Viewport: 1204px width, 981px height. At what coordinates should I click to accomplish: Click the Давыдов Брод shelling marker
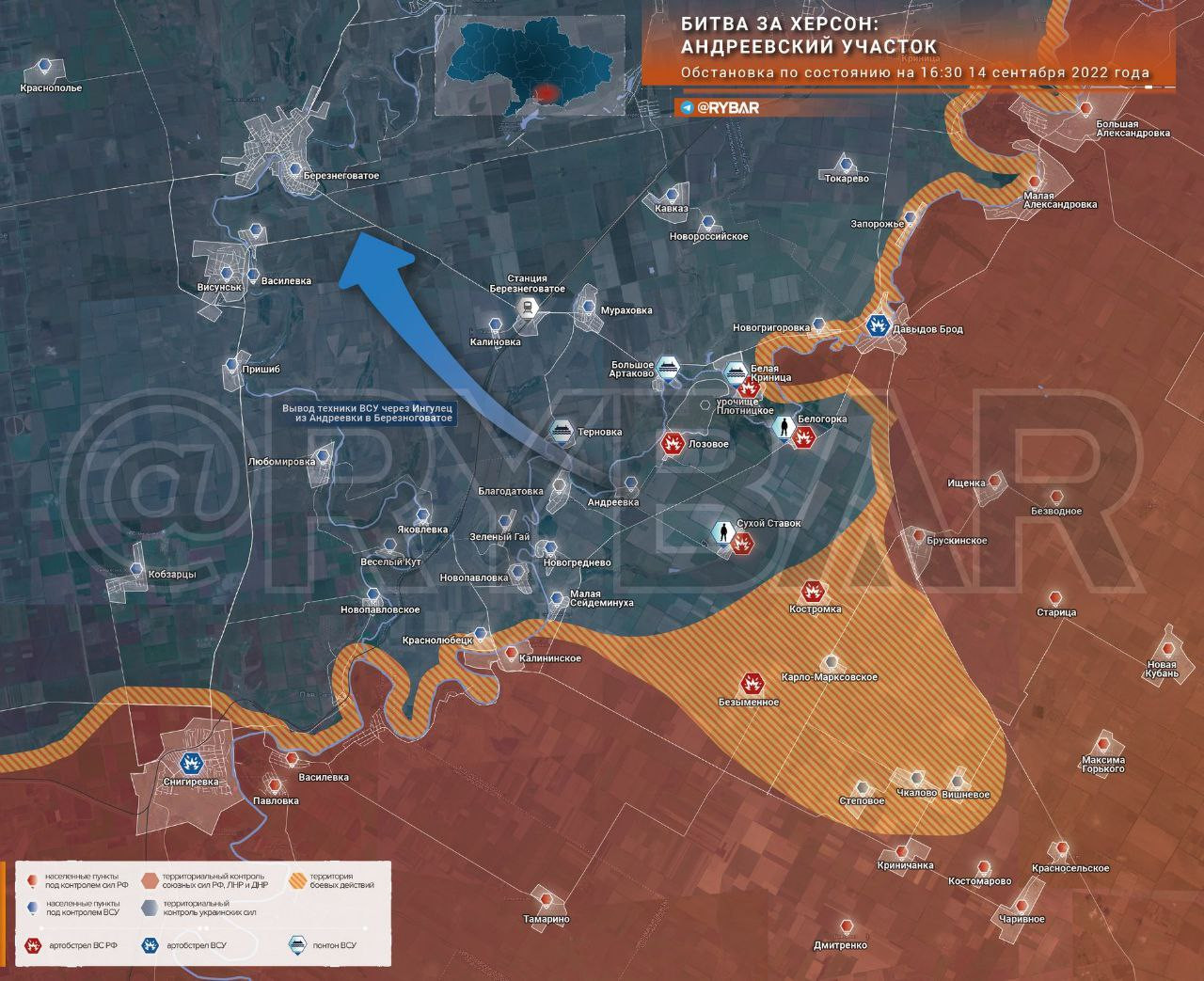coord(877,325)
